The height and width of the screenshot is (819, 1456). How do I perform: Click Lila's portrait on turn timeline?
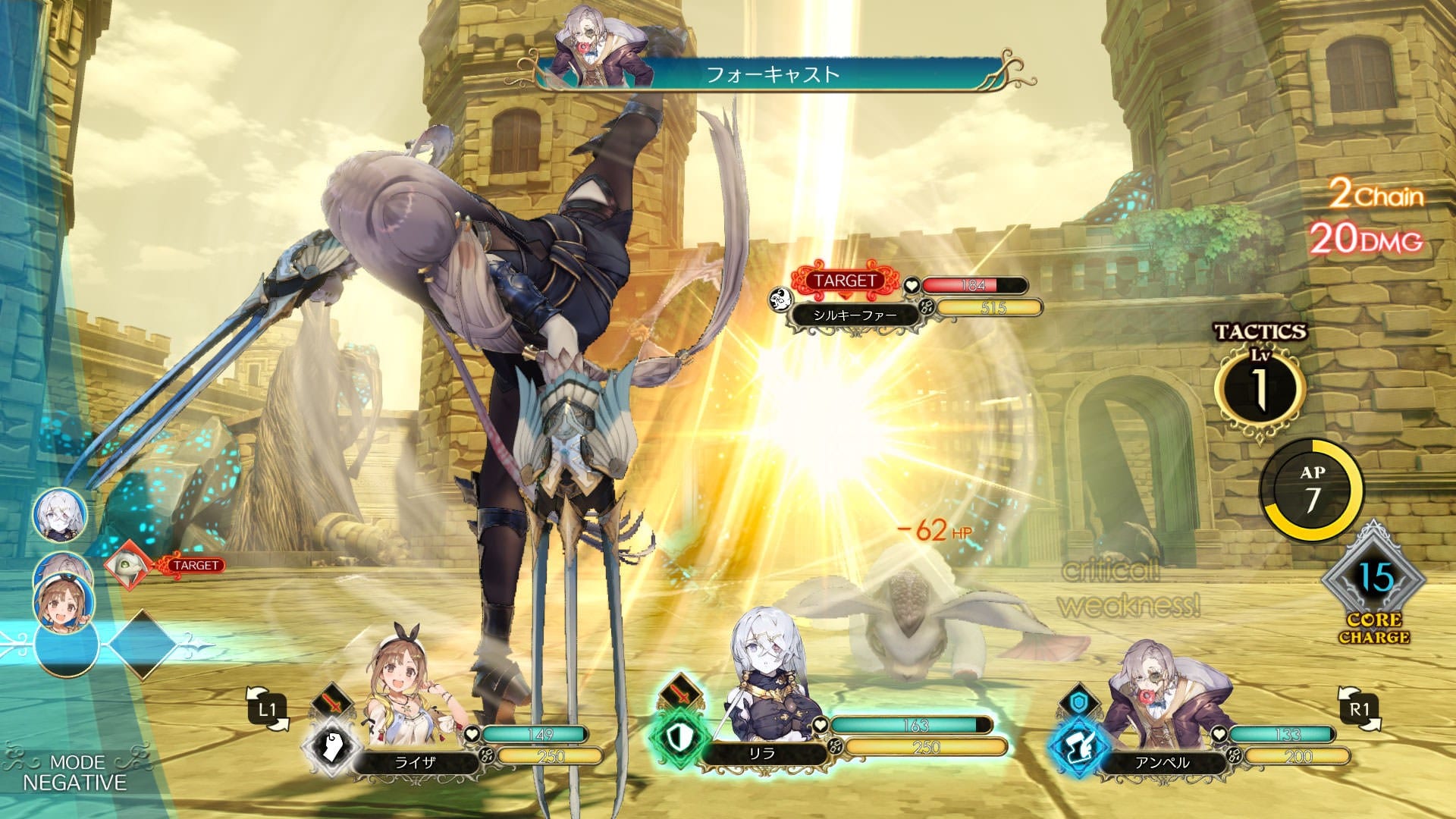click(x=59, y=516)
